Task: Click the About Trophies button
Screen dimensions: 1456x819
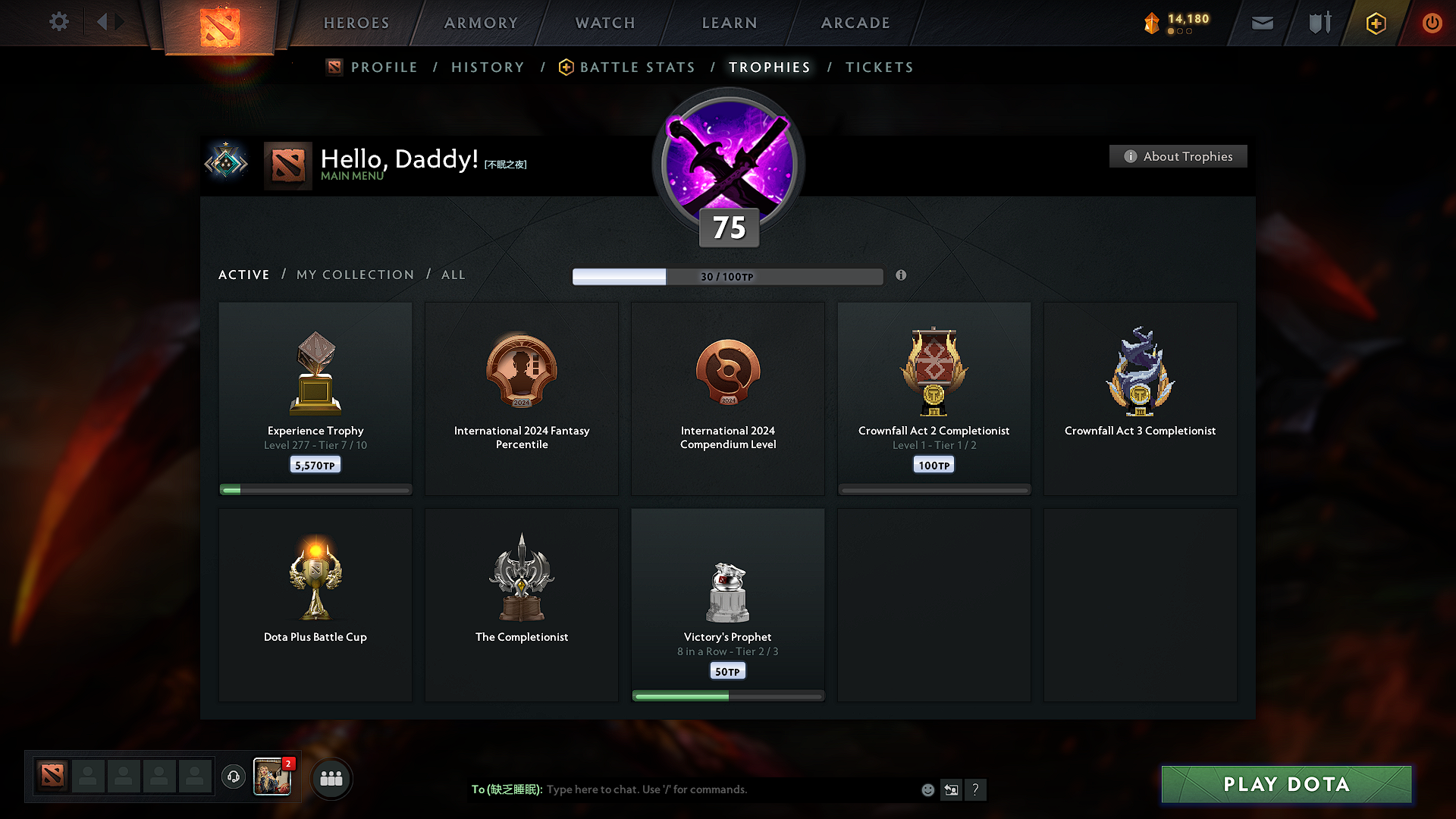Action: tap(1178, 156)
